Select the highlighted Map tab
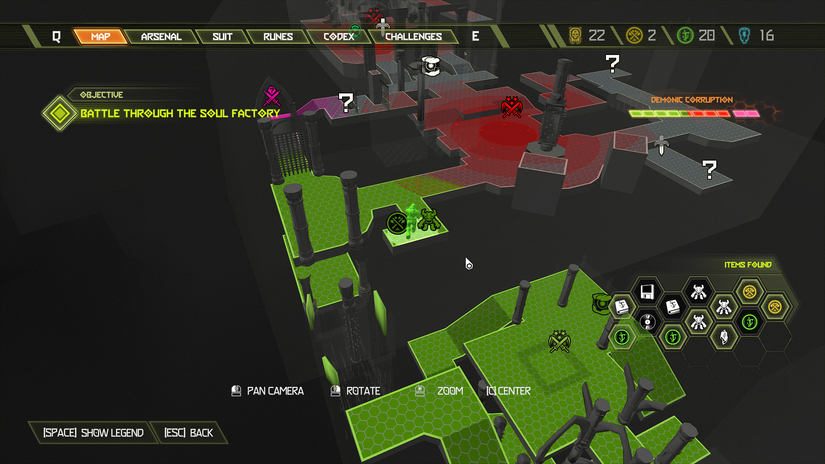The image size is (825, 464). 100,37
